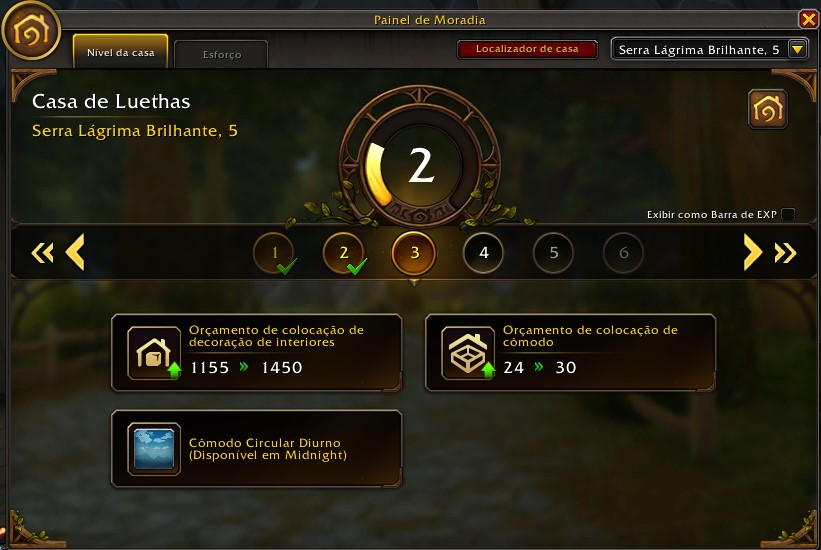Choose house level 3 node
Viewport: 821px width, 550px height.
[414, 253]
